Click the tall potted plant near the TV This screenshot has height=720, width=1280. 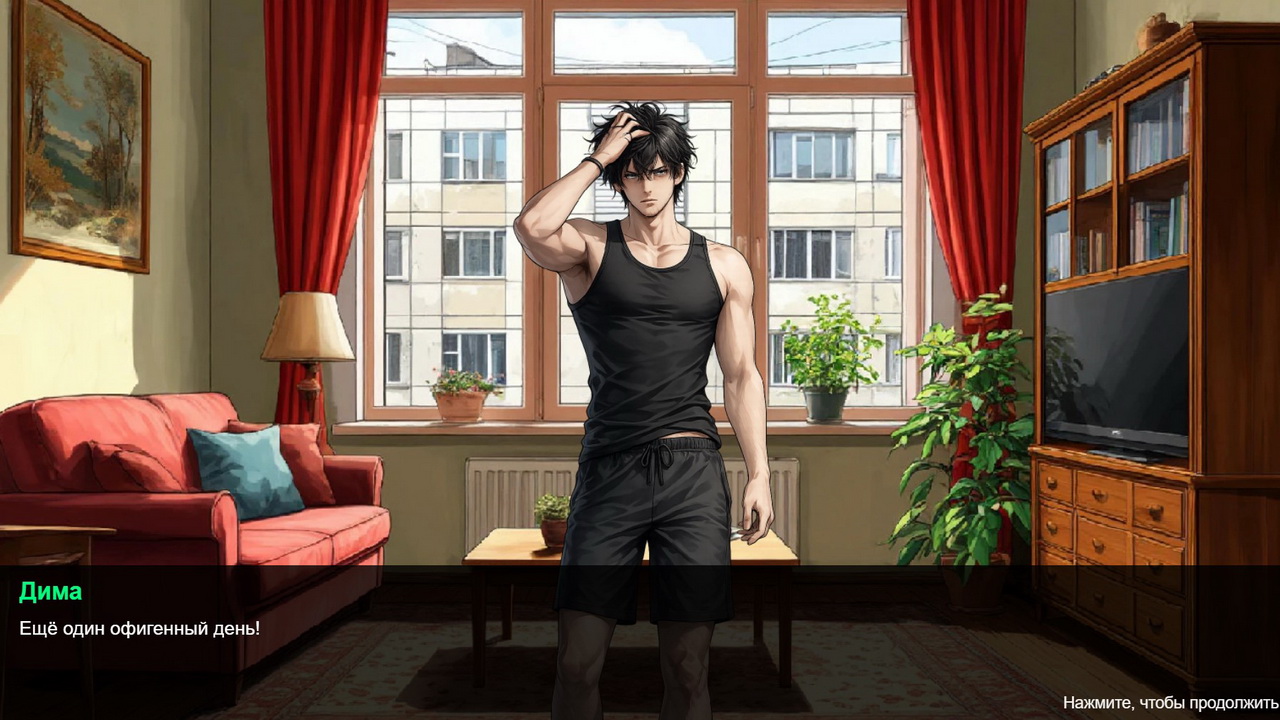click(960, 450)
